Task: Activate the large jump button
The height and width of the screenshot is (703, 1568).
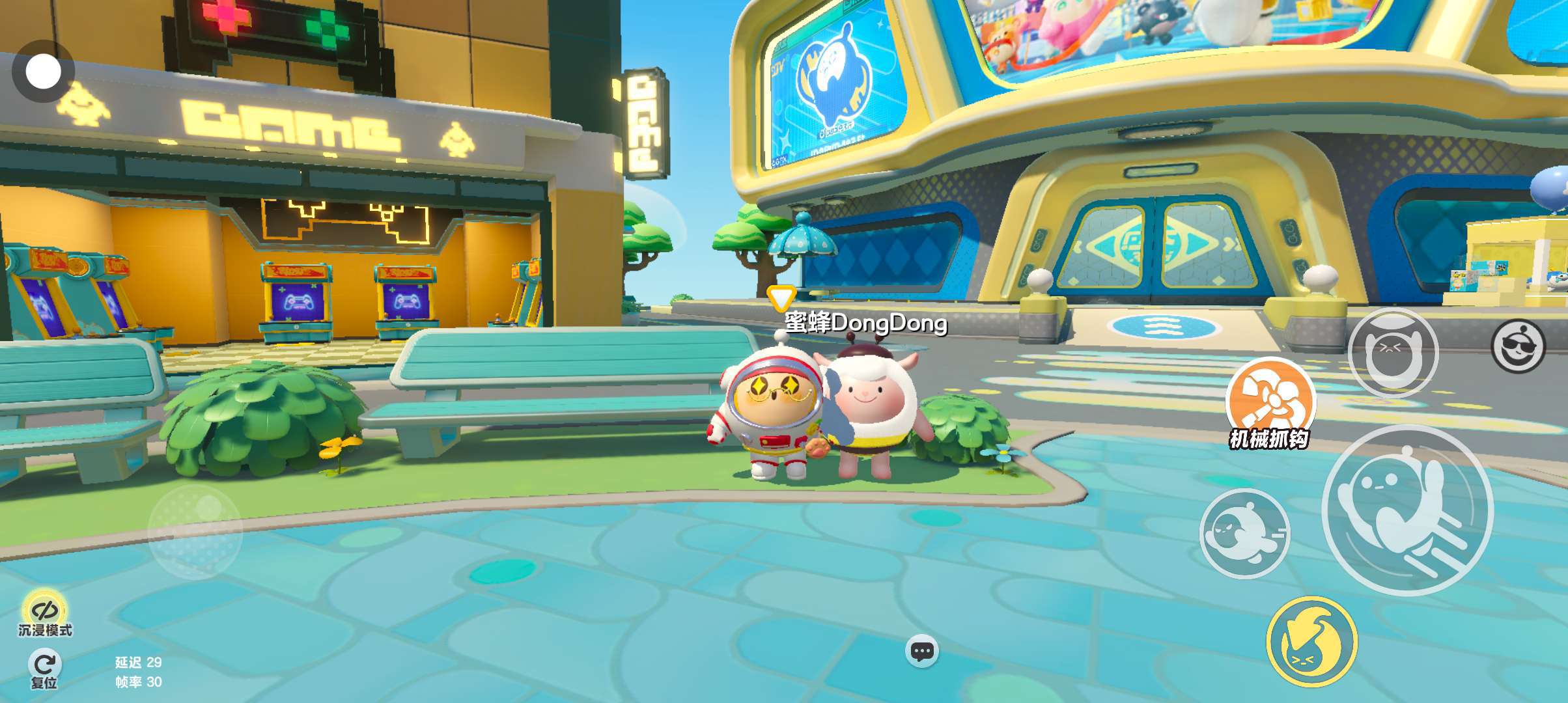Action: (x=1408, y=510)
